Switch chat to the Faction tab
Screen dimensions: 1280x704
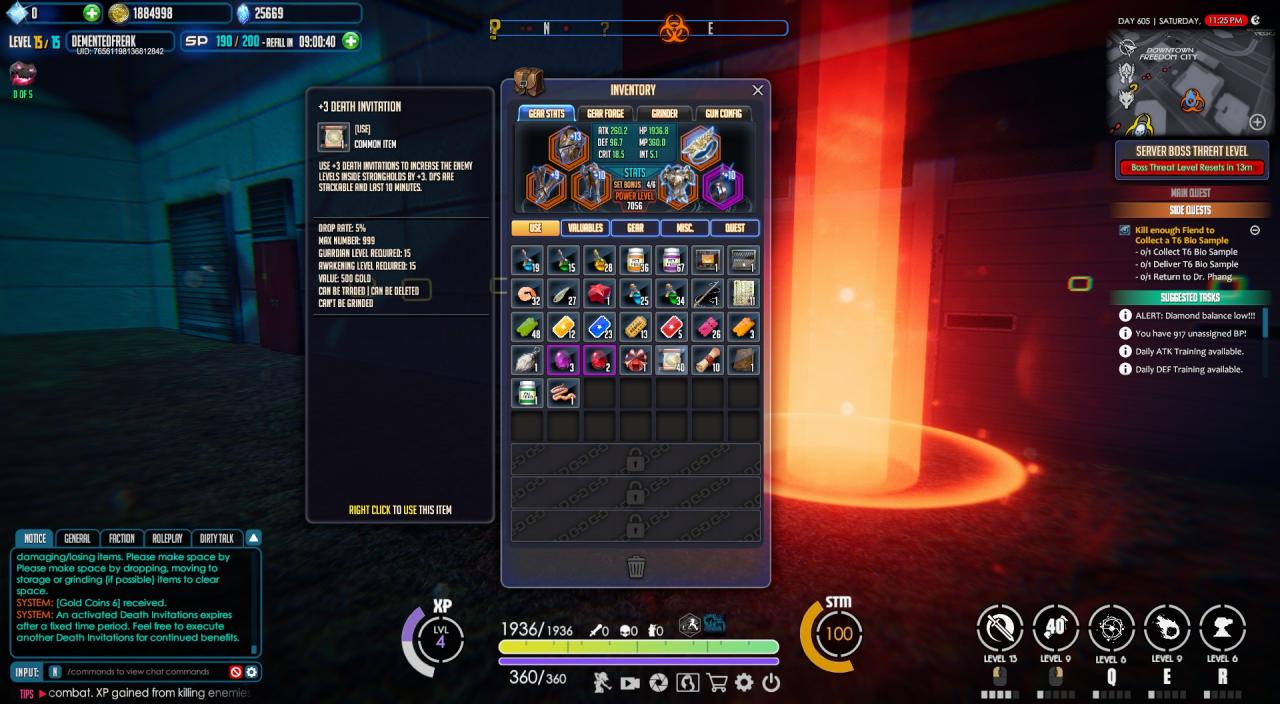point(122,538)
